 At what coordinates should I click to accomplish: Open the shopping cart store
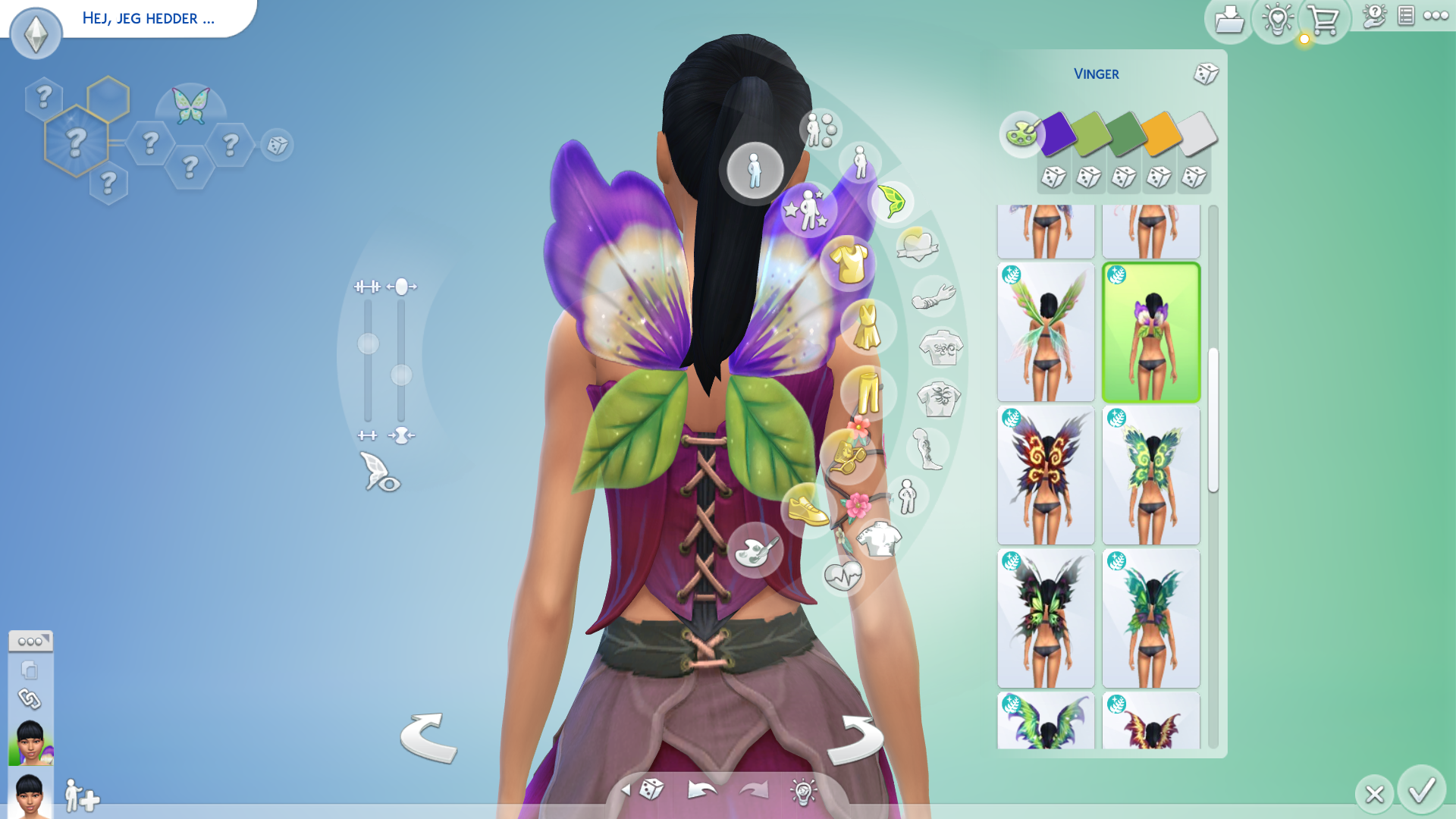pyautogui.click(x=1323, y=20)
